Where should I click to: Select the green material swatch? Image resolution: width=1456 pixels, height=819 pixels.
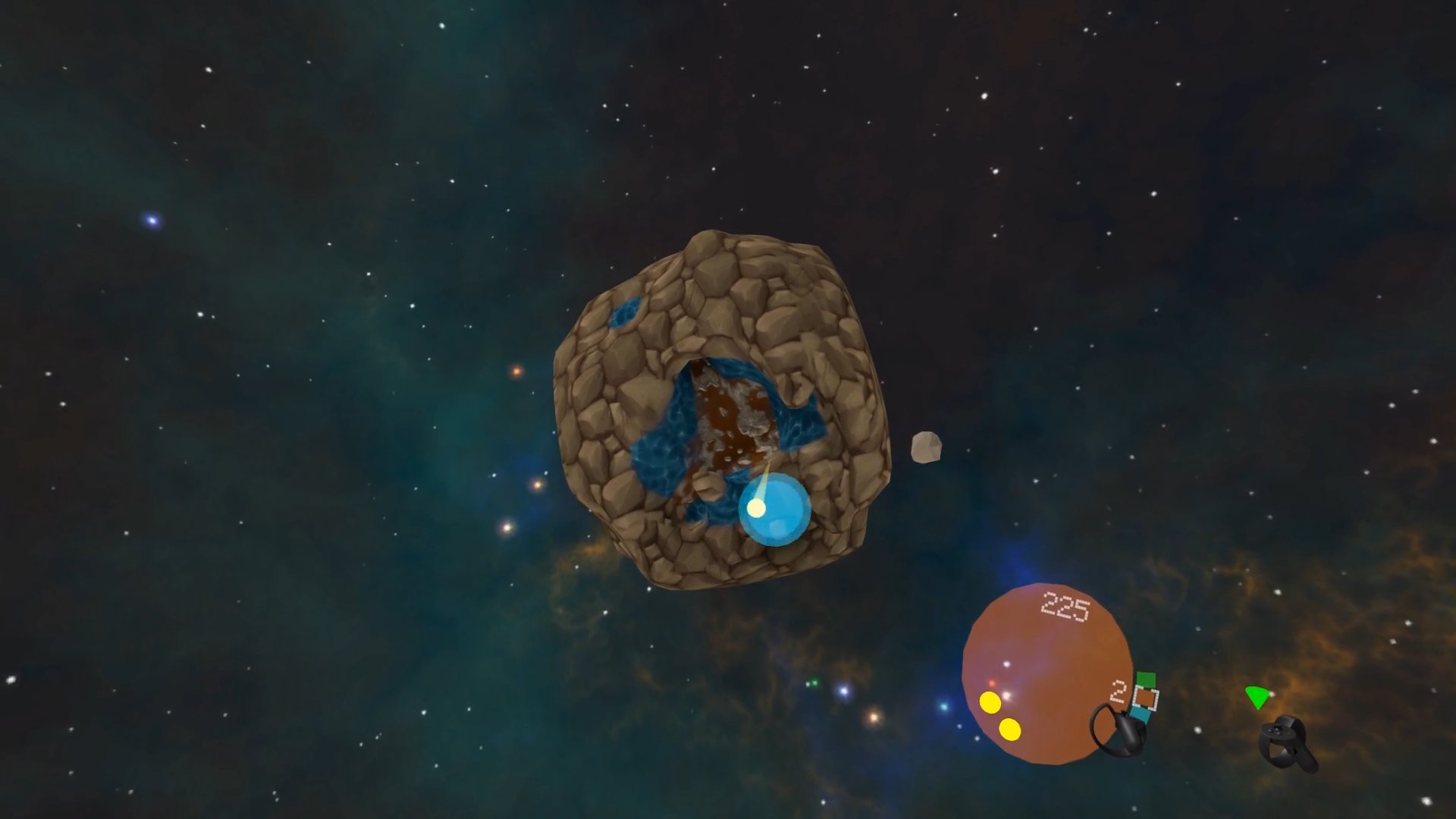pyautogui.click(x=1145, y=679)
